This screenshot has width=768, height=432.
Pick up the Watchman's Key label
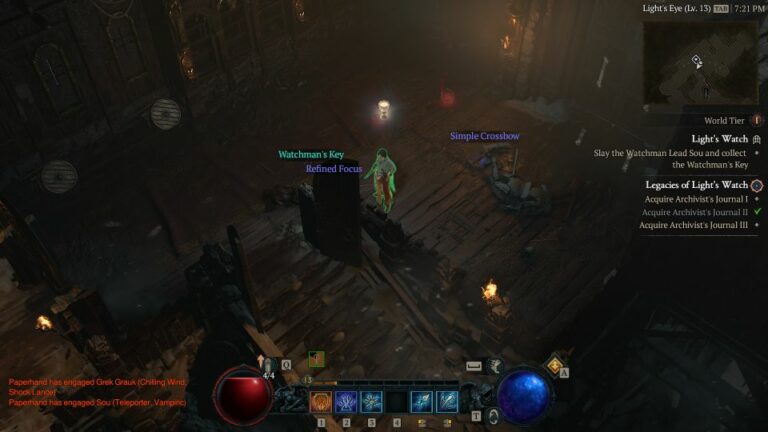[310, 155]
